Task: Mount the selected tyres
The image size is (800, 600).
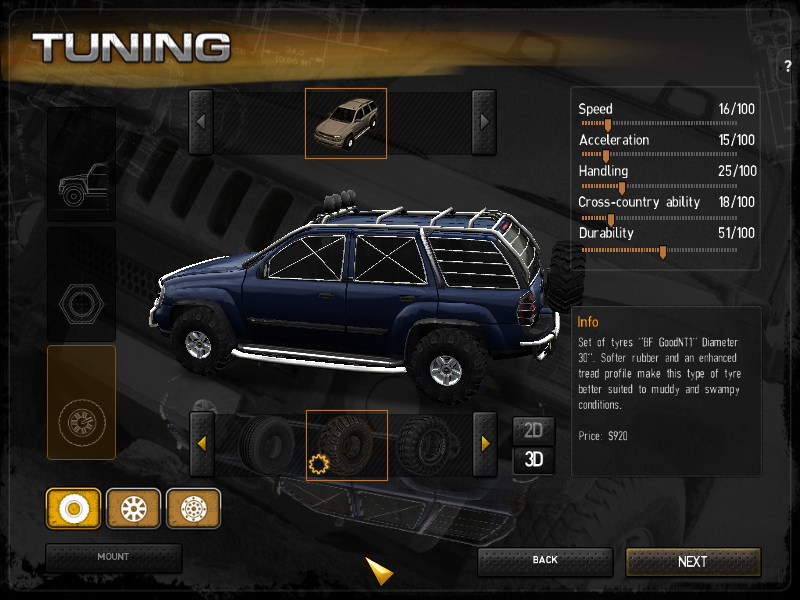Action: click(113, 557)
